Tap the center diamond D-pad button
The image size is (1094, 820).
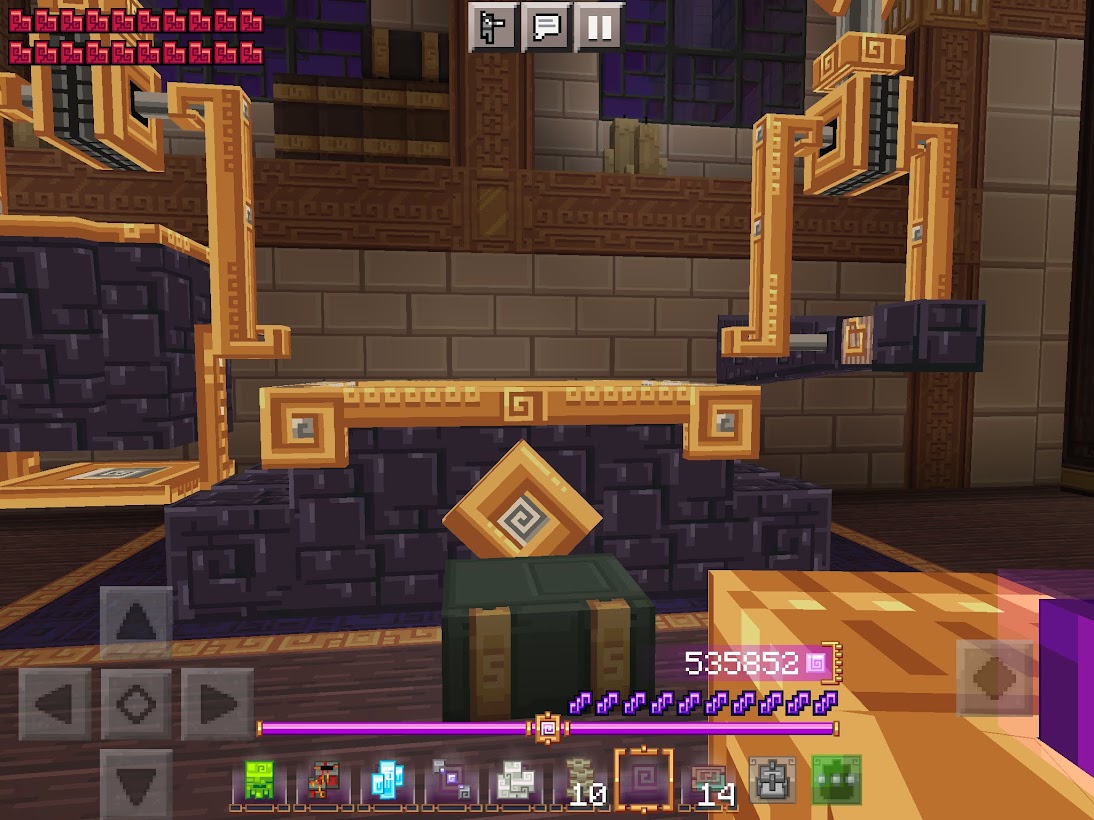click(x=136, y=704)
